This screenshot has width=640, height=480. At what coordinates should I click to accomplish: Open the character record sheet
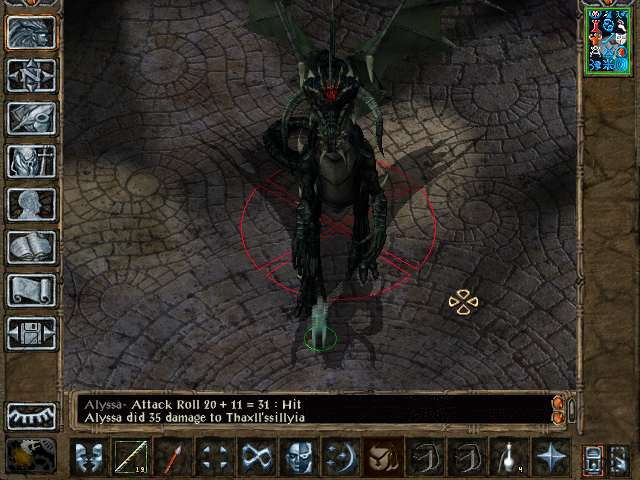31,204
